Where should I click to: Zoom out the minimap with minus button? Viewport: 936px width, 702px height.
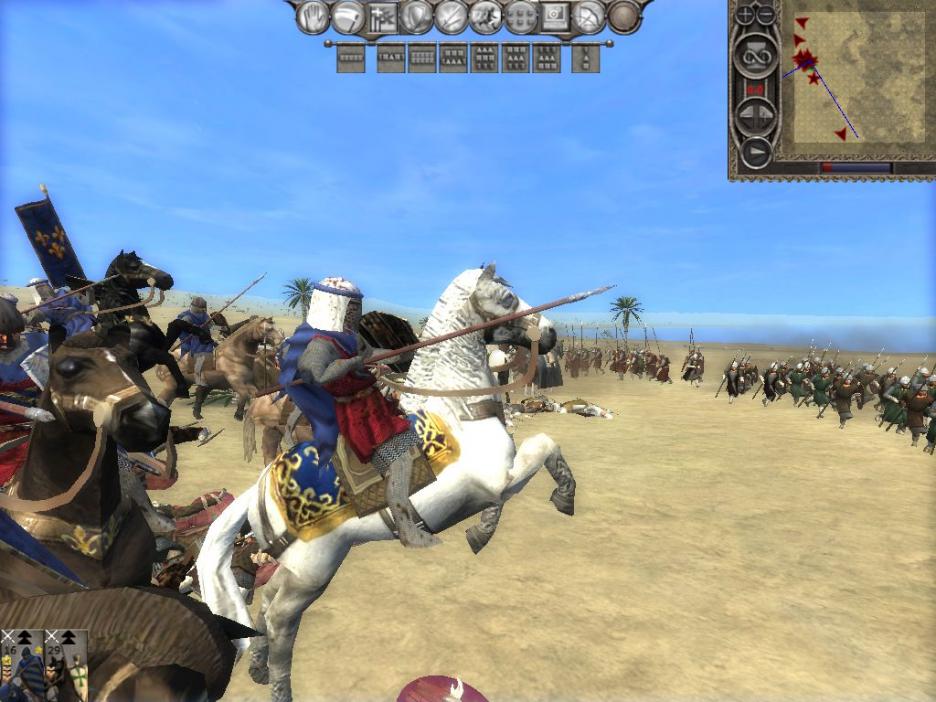point(767,15)
